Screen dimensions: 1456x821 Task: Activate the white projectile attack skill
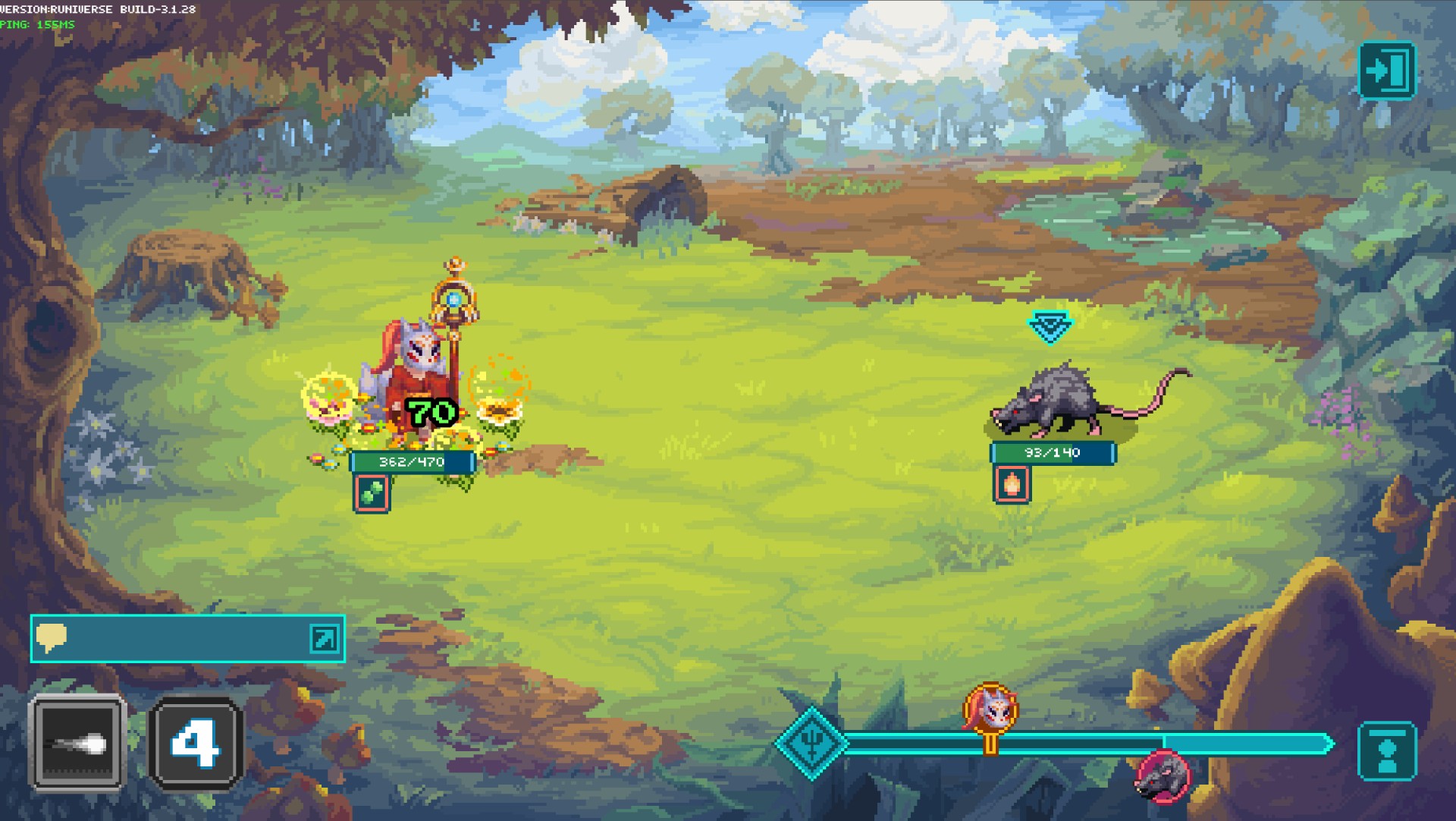[x=77, y=743]
